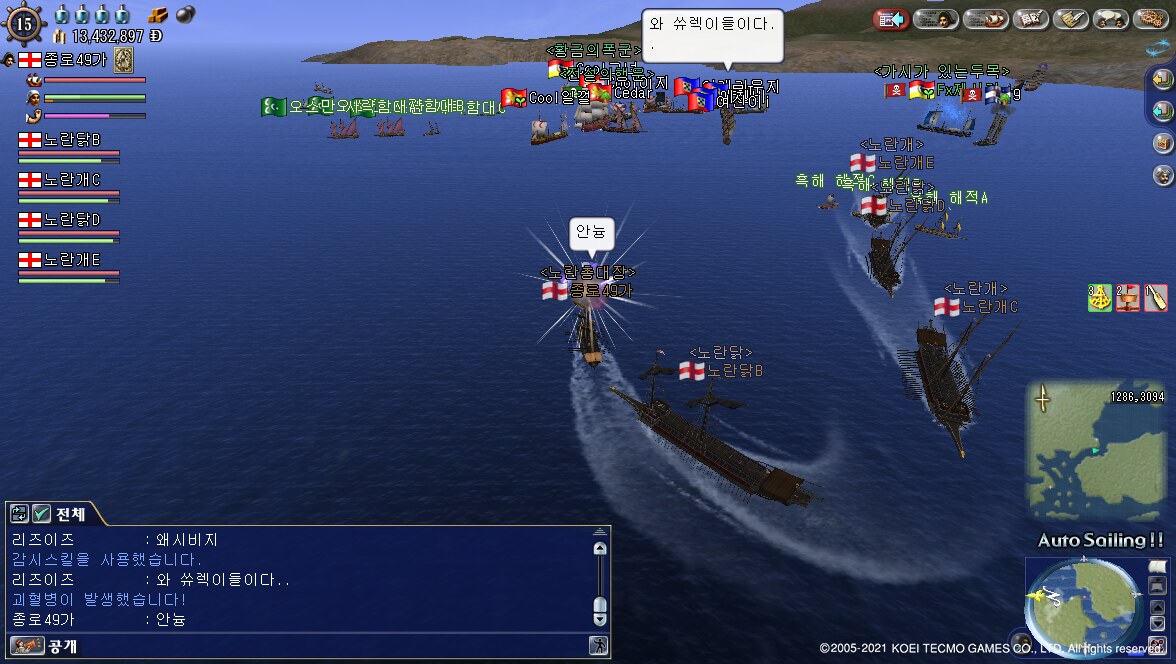Open the two-heads speech bubble menu
Image resolution: width=1176 pixels, height=664 pixels.
(x=1111, y=19)
